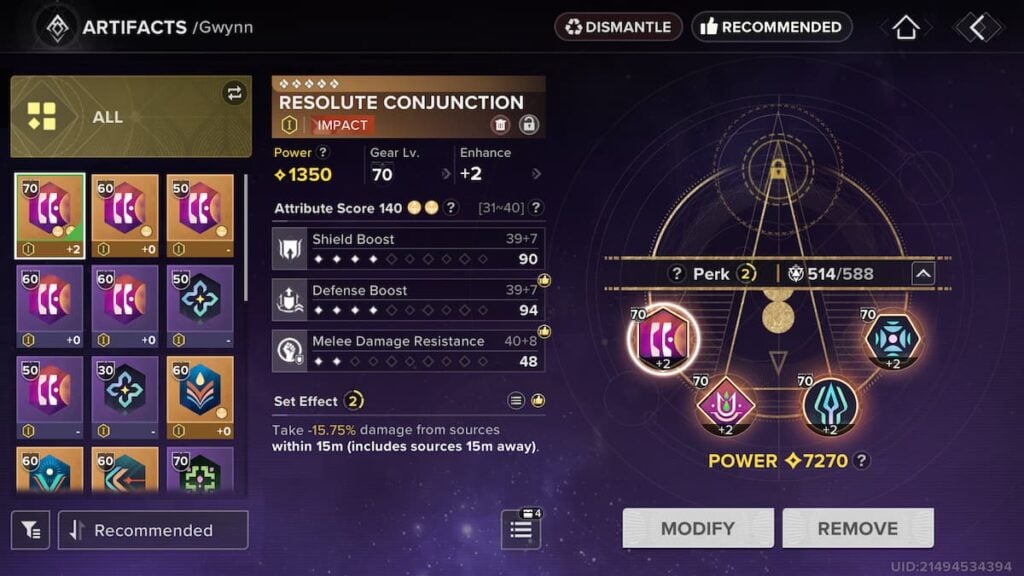The height and width of the screenshot is (576, 1024).
Task: Modify the equipped artifact
Action: [x=697, y=528]
